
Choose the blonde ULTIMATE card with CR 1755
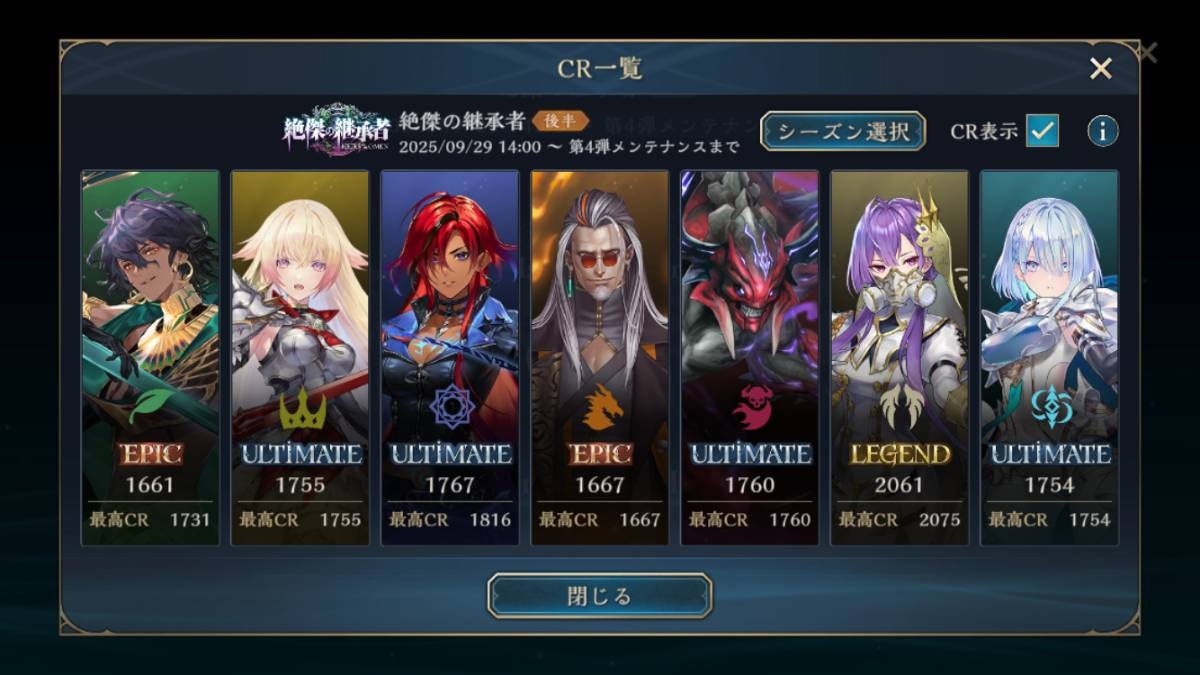click(300, 357)
